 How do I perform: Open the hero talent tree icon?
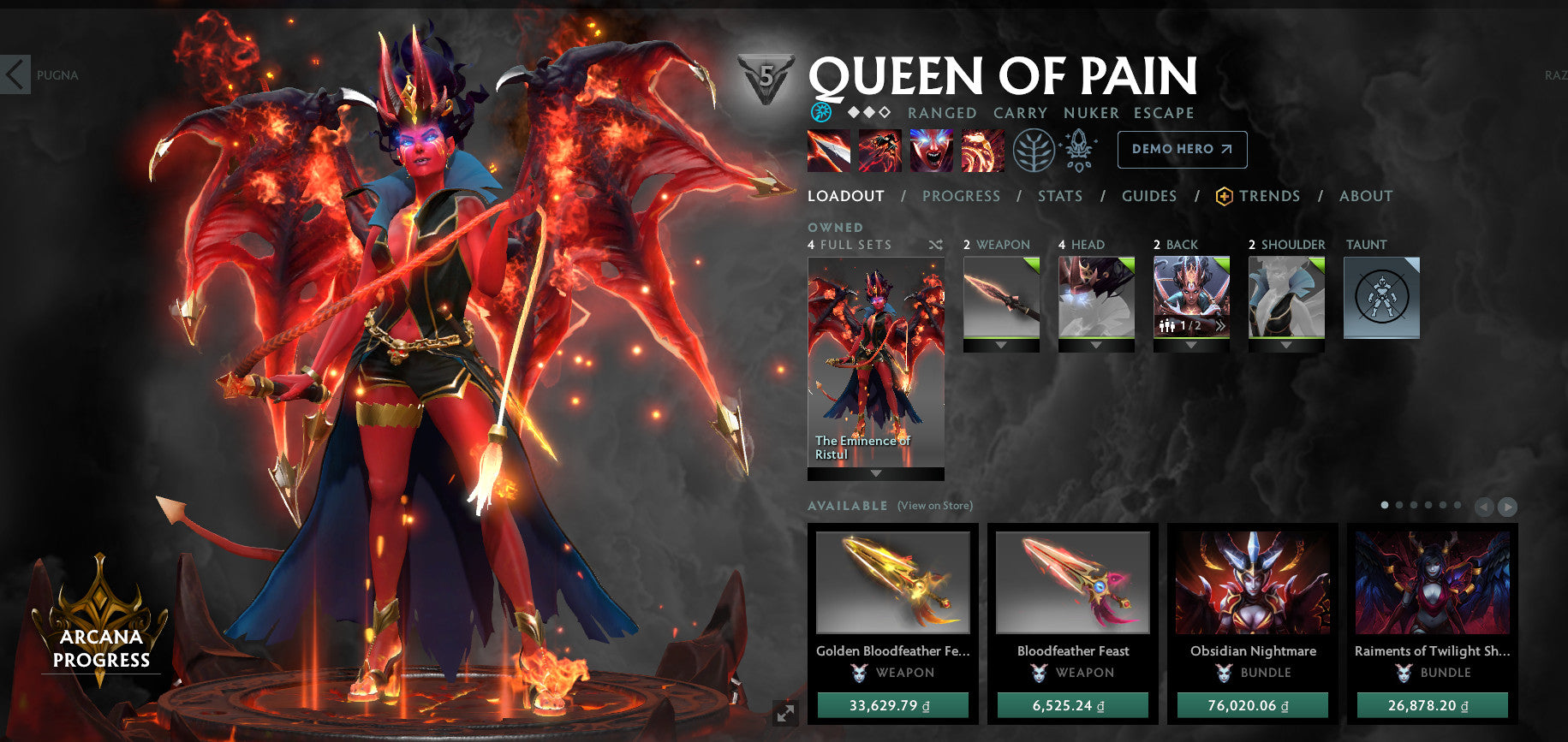1037,149
